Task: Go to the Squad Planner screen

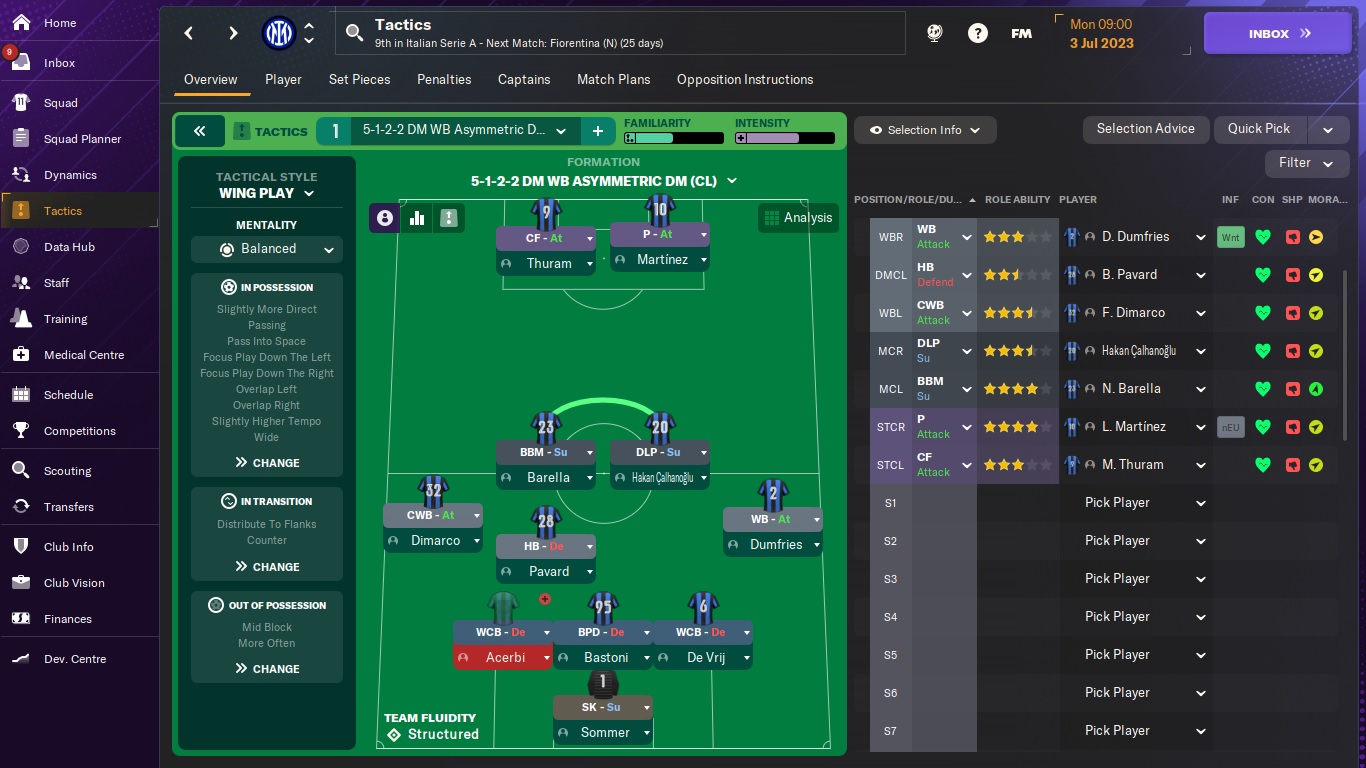Action: click(82, 139)
